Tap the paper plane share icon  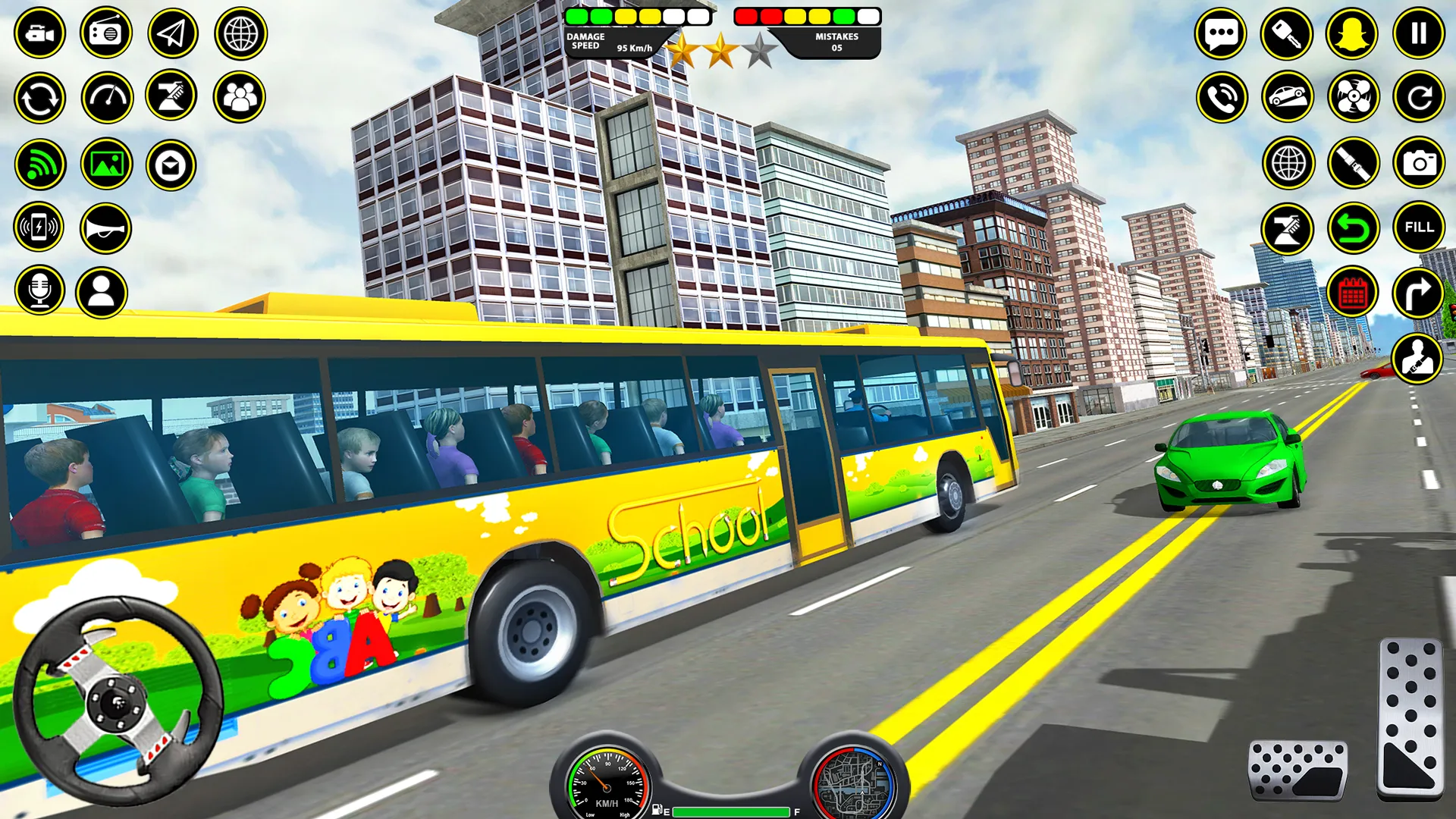point(173,33)
